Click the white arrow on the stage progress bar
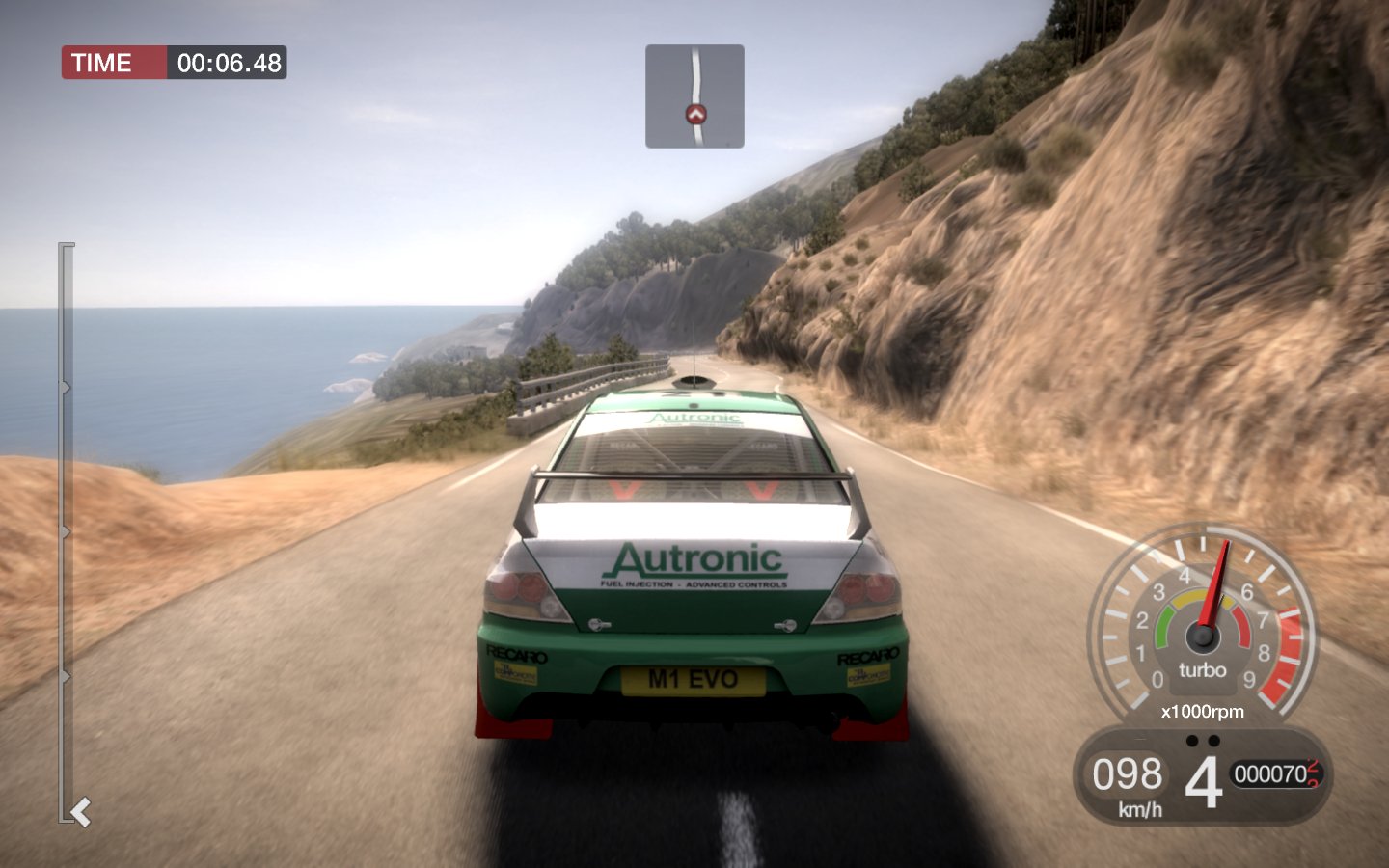Screen dimensions: 1389x868 [x=81, y=812]
